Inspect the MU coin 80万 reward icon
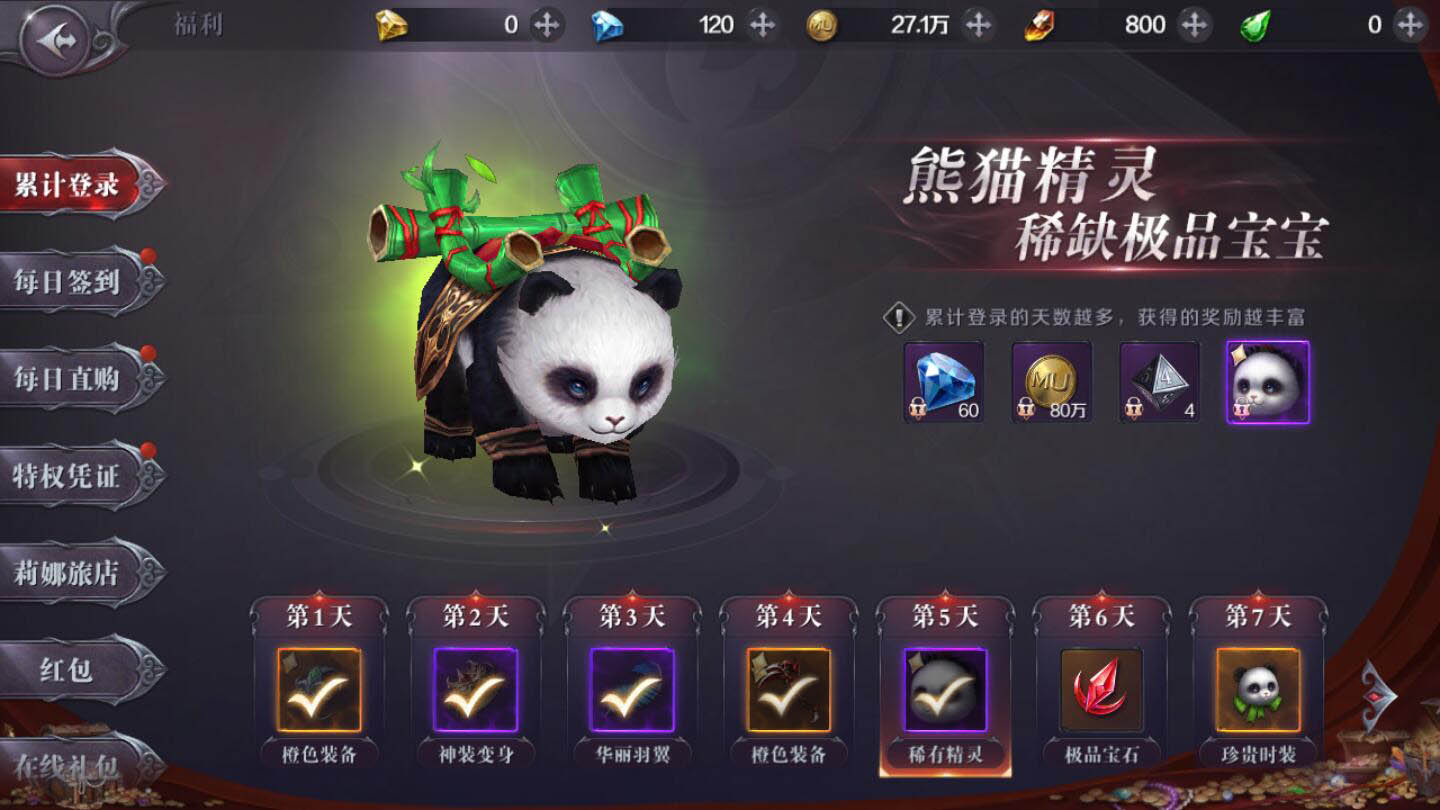Screen dimensions: 1440x810 (x=1051, y=382)
